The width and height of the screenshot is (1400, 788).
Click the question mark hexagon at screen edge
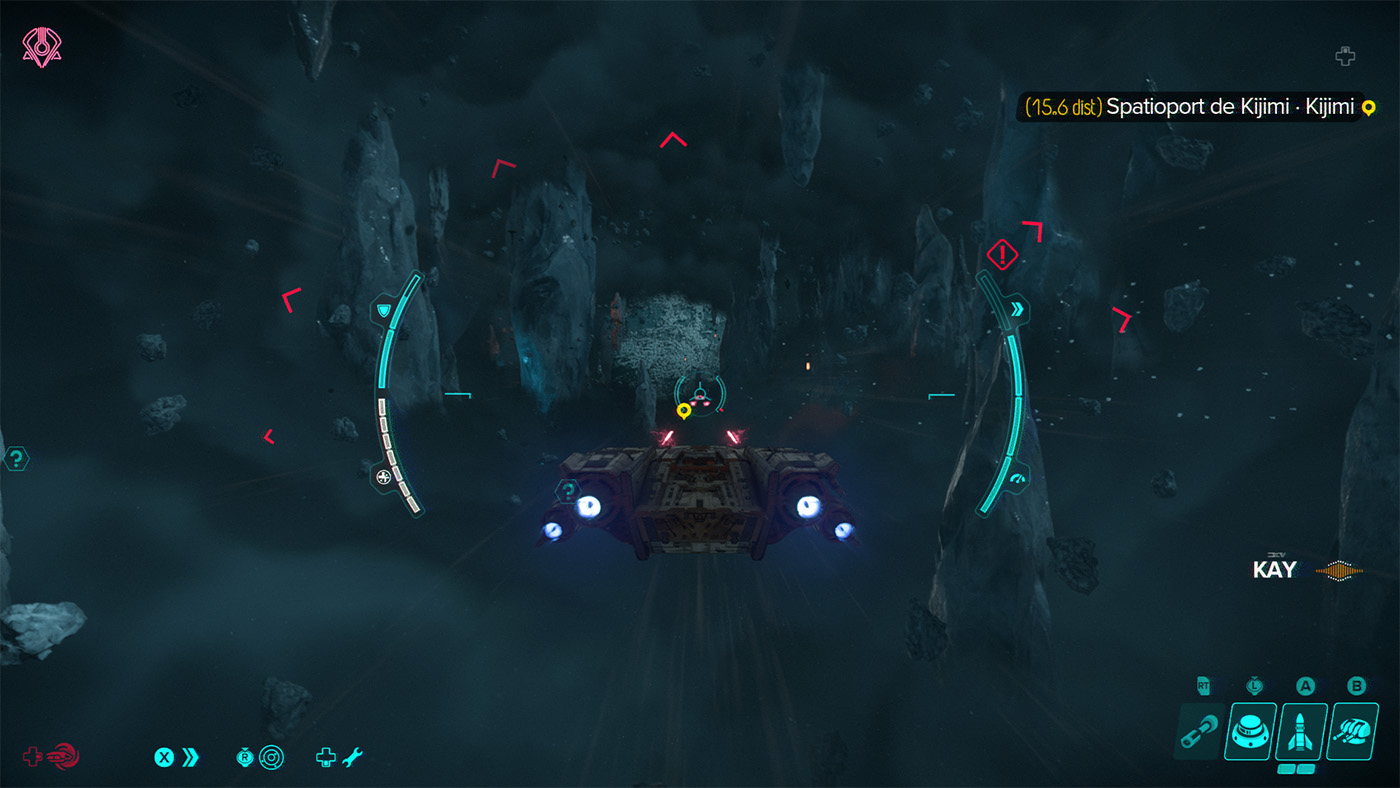pos(17,459)
